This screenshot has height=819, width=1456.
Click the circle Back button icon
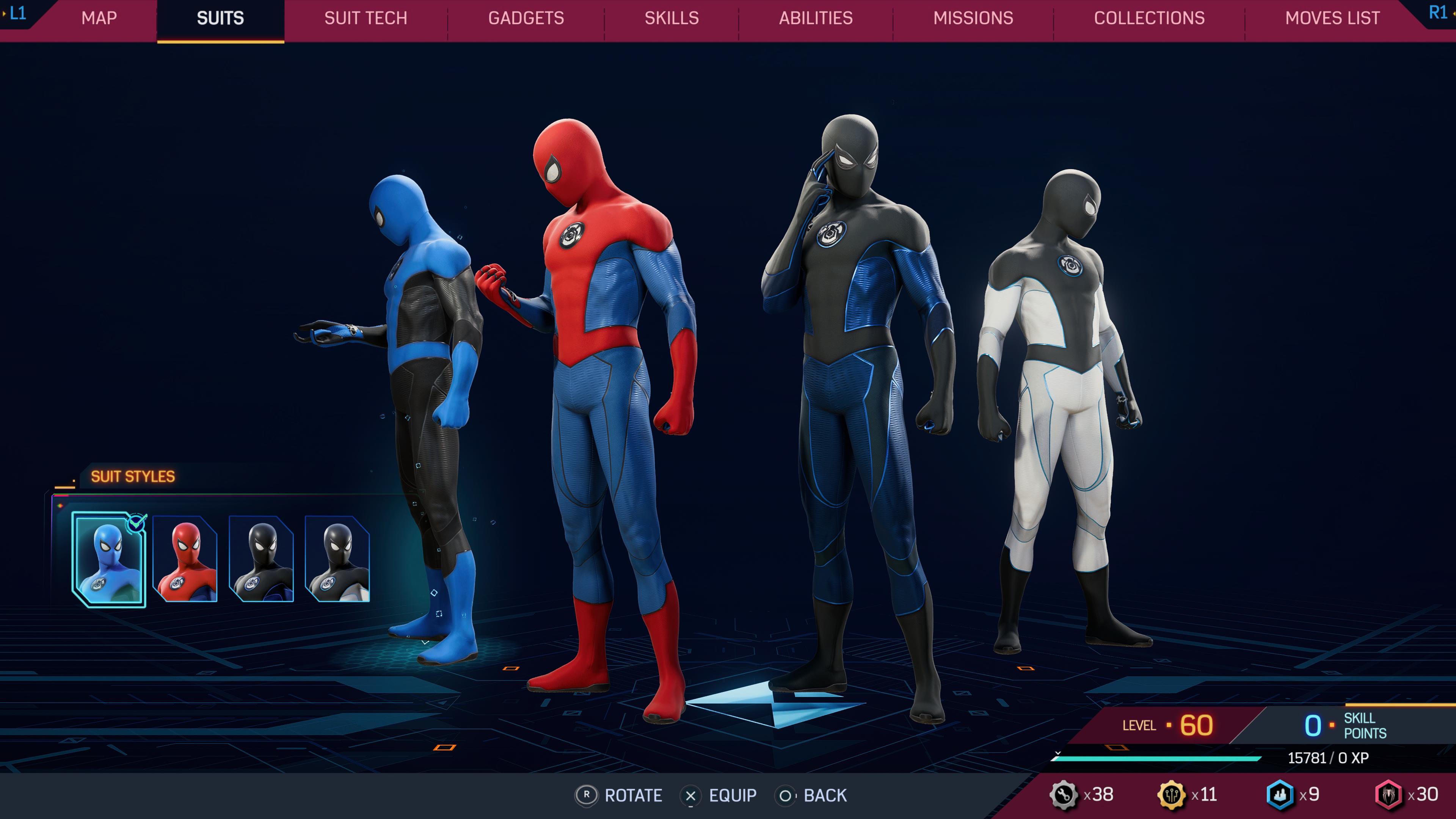[x=786, y=796]
